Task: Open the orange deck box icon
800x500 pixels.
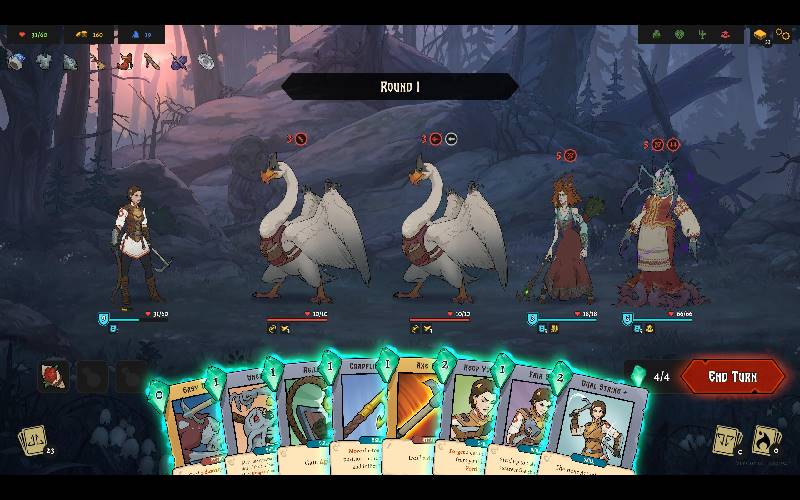Action: pyautogui.click(x=761, y=35)
